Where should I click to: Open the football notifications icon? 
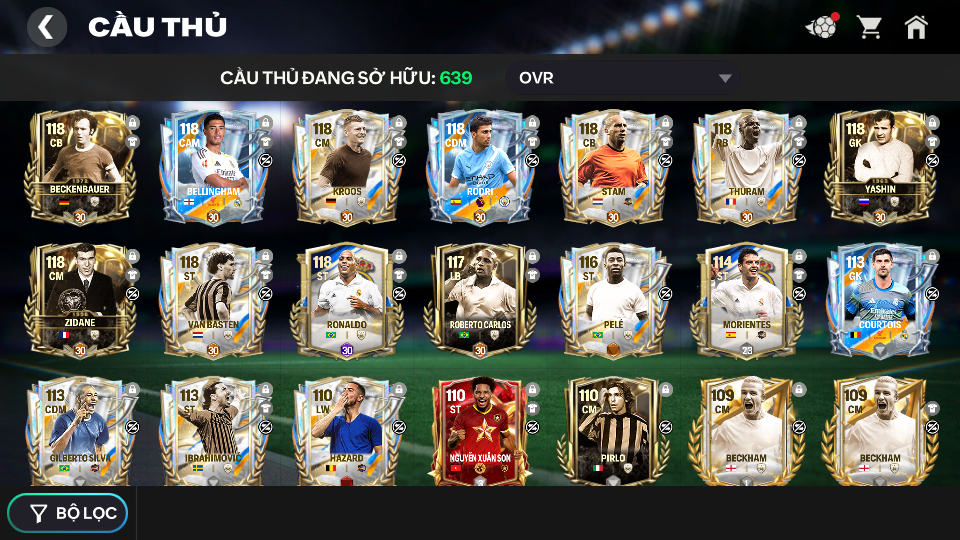point(821,27)
